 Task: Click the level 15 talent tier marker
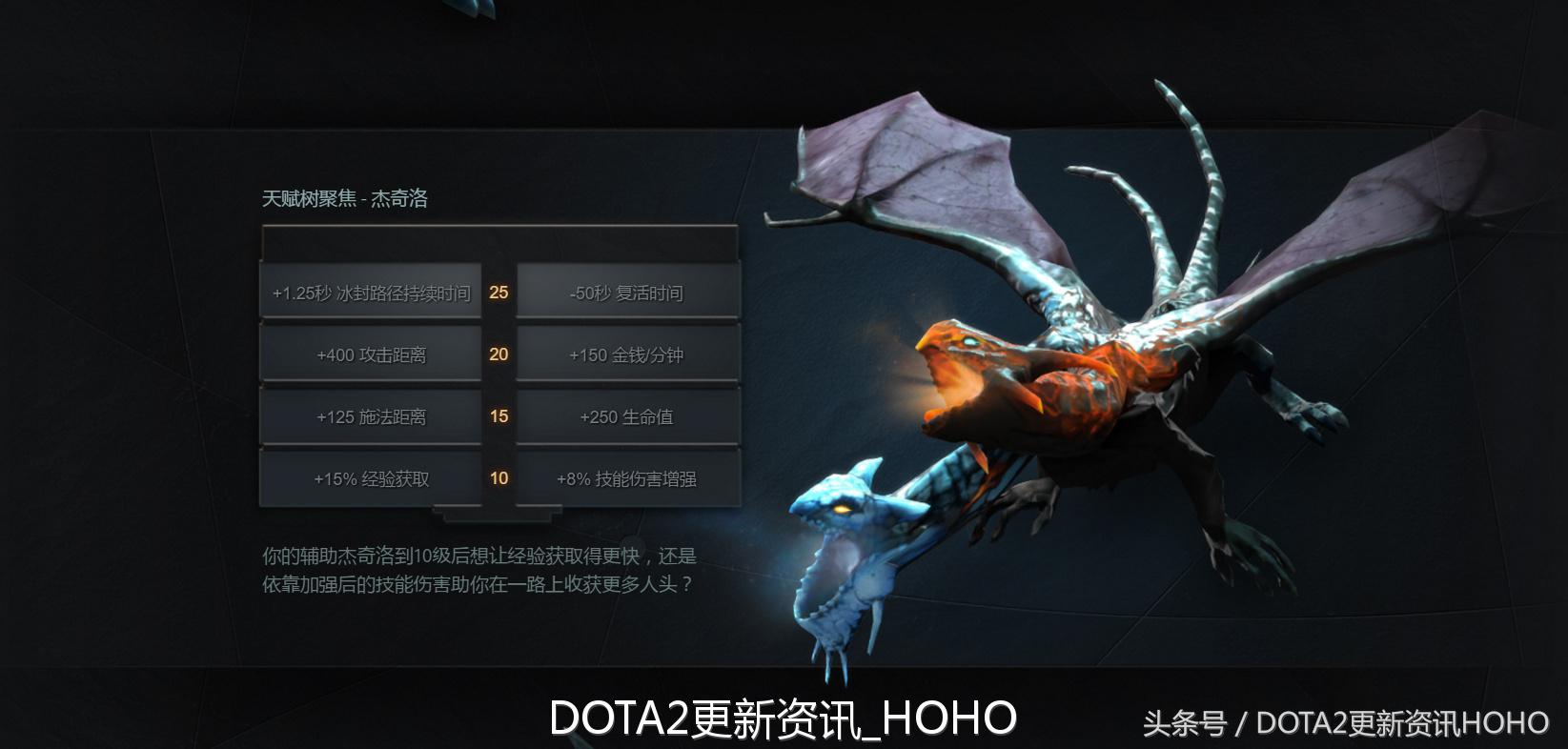pyautogui.click(x=499, y=416)
